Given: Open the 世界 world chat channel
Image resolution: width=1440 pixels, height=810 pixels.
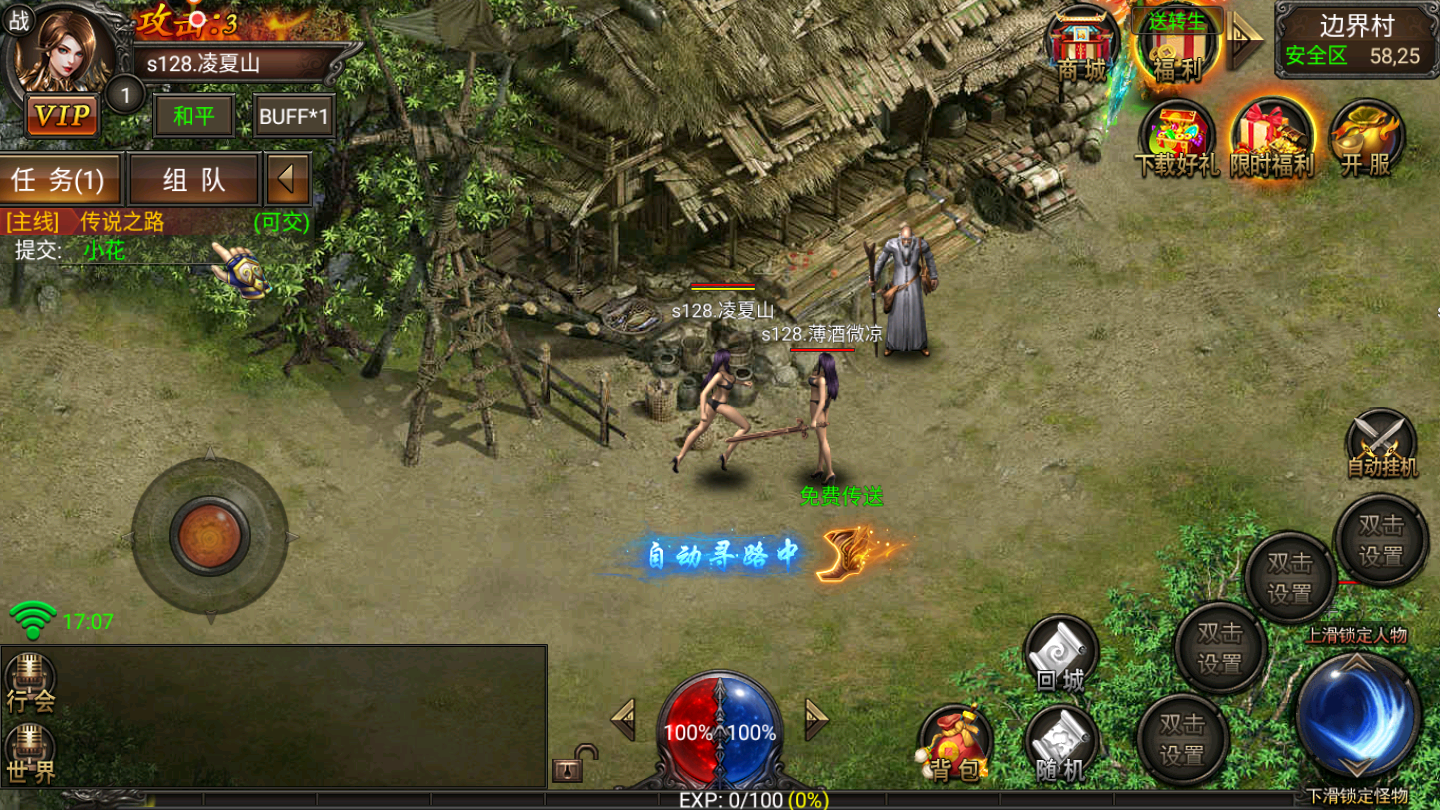Looking at the screenshot, I should pyautogui.click(x=30, y=753).
